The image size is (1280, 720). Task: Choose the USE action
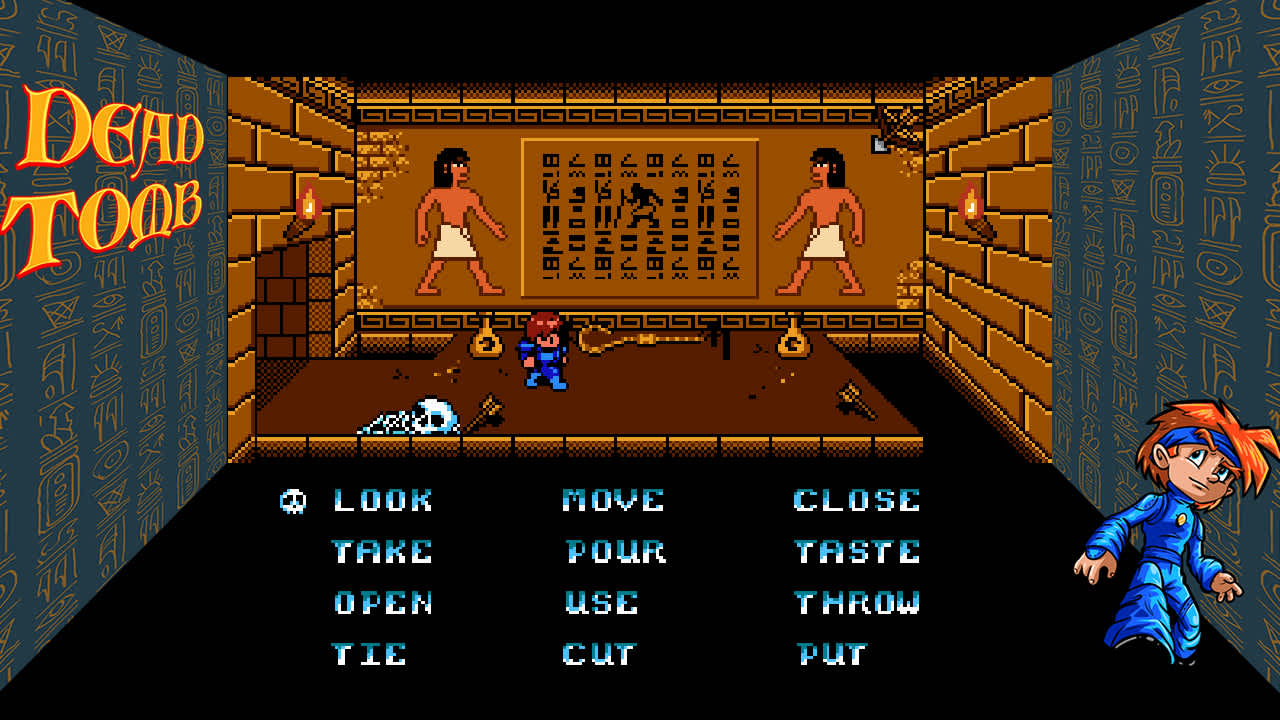pyautogui.click(x=602, y=603)
